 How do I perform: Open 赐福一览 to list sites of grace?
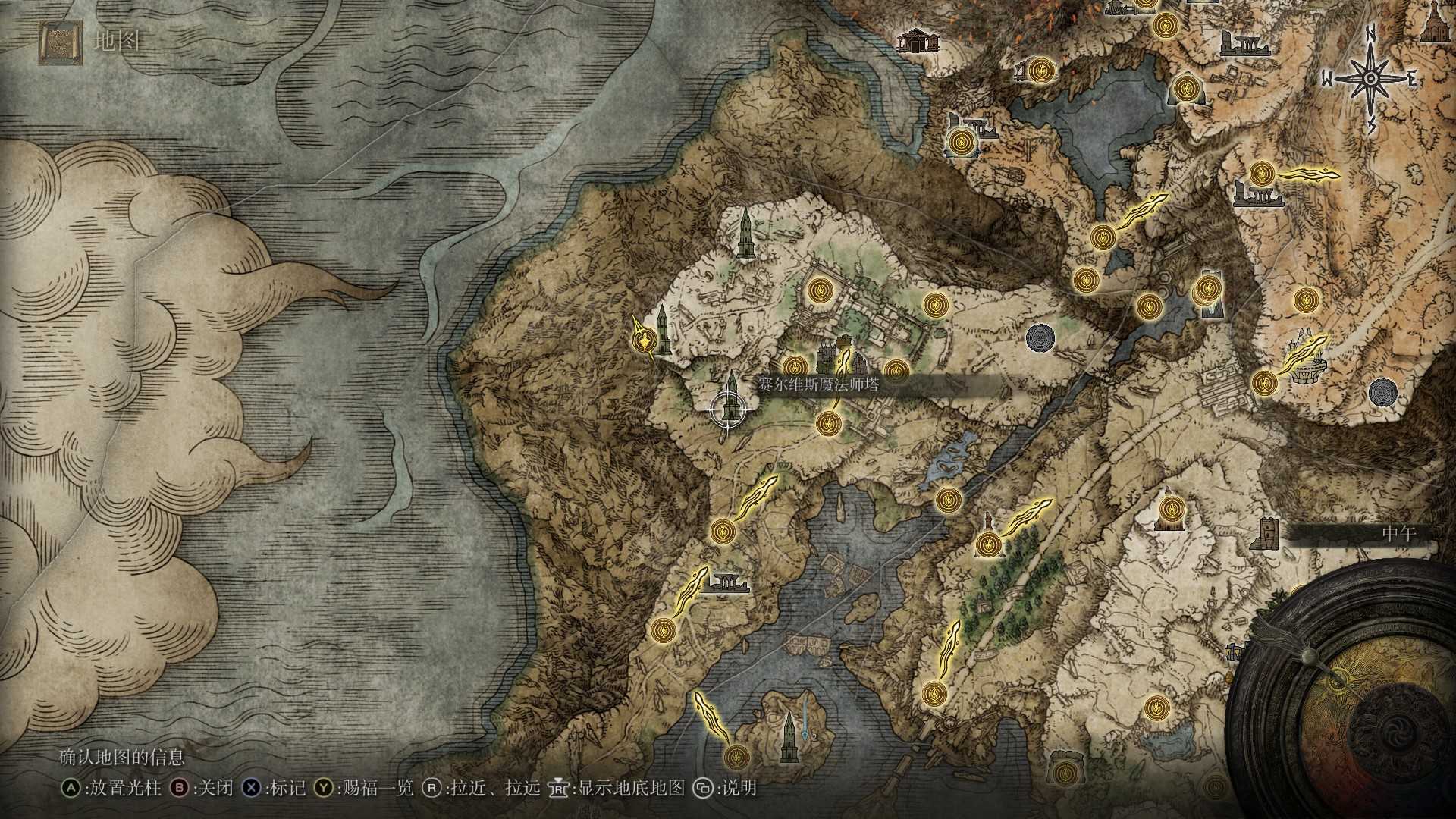[x=374, y=789]
